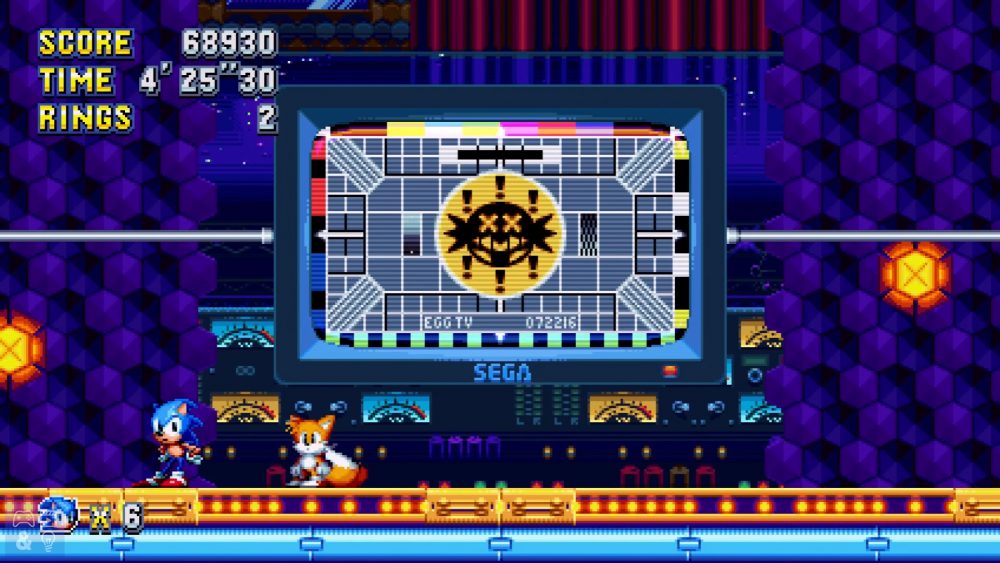Click Sonic's head lives icon
Image resolution: width=1000 pixels, height=563 pixels.
click(x=57, y=515)
